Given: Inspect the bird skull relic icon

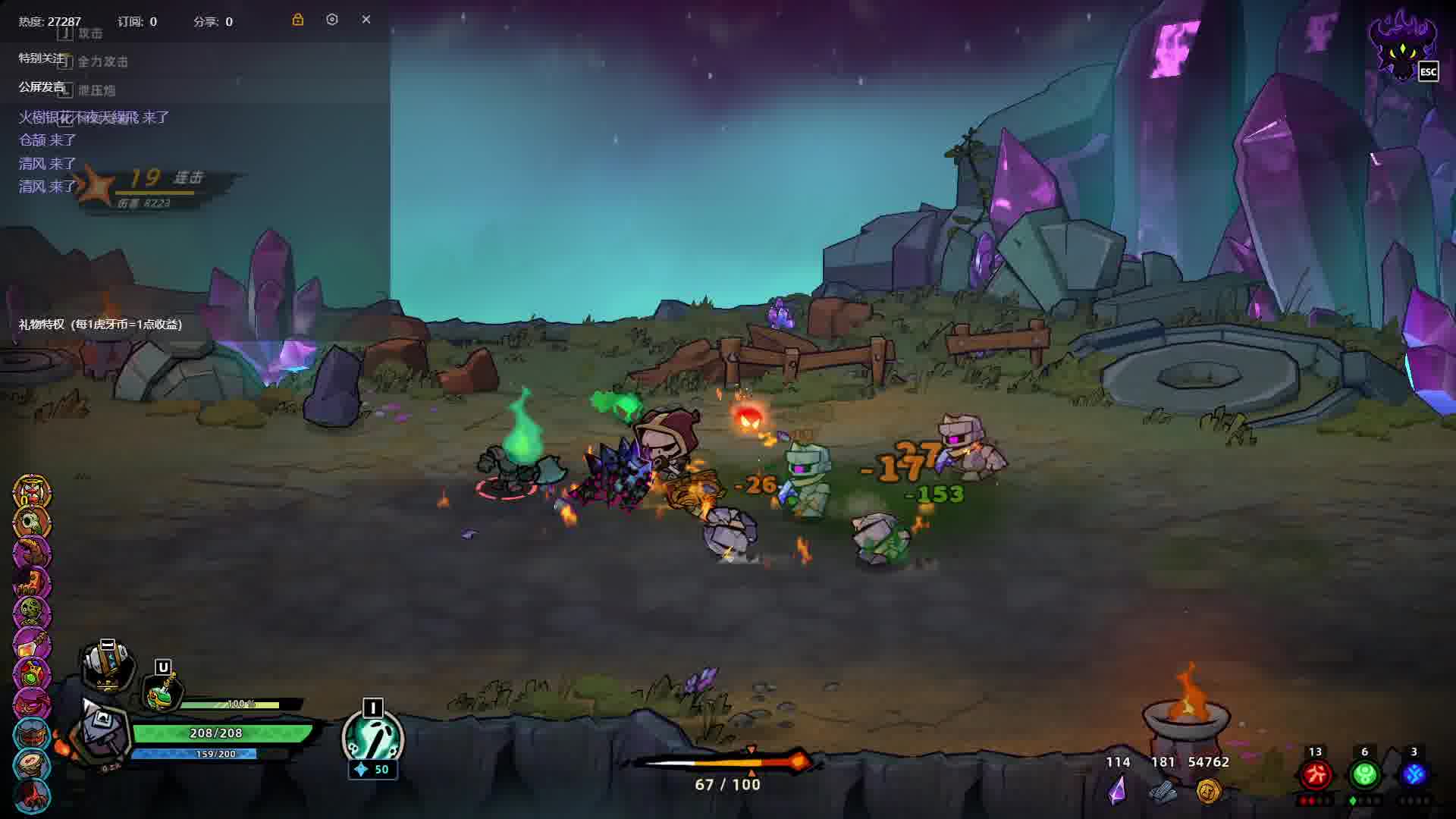Looking at the screenshot, I should [x=32, y=523].
